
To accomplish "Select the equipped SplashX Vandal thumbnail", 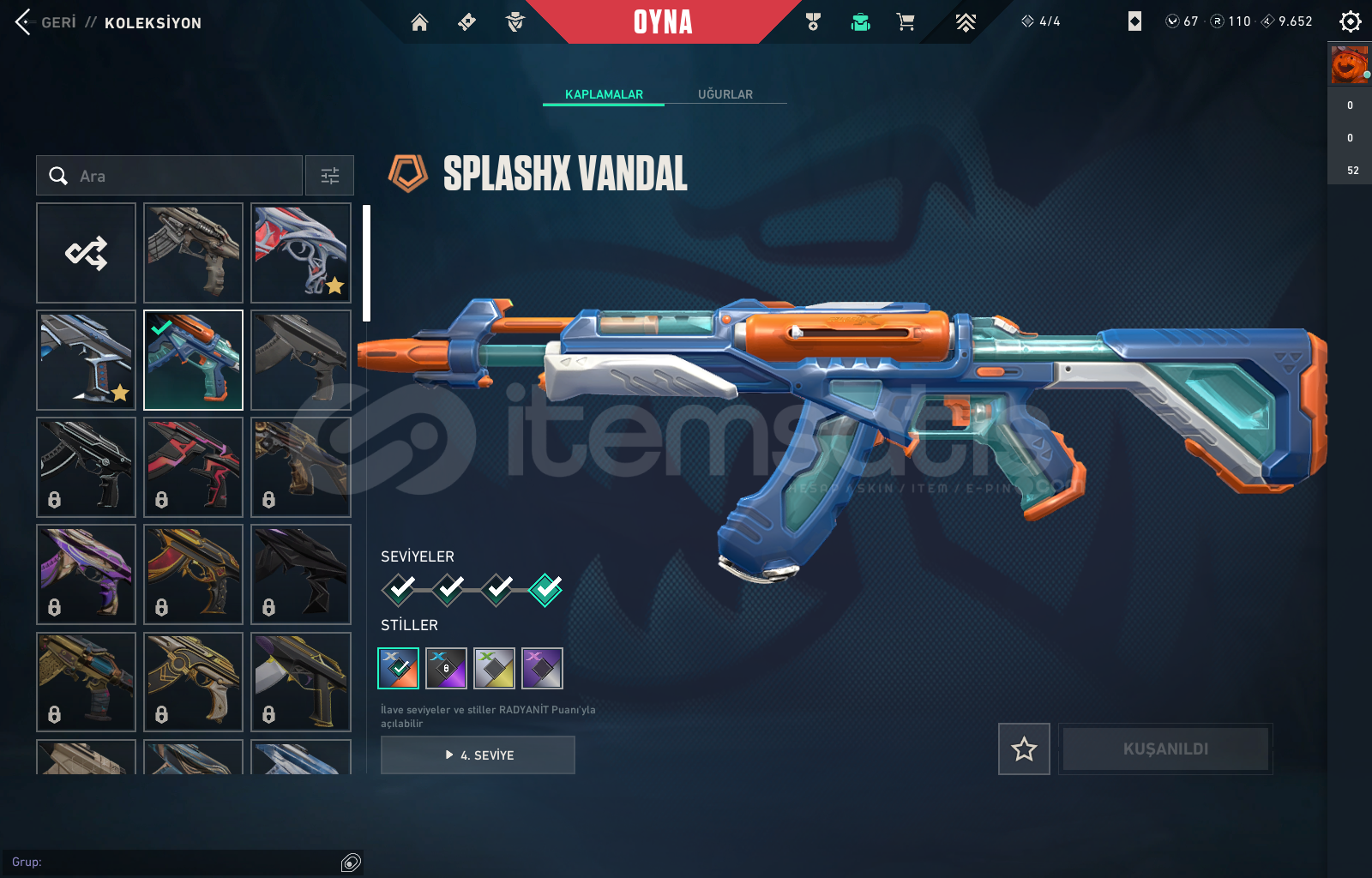I will 194,360.
